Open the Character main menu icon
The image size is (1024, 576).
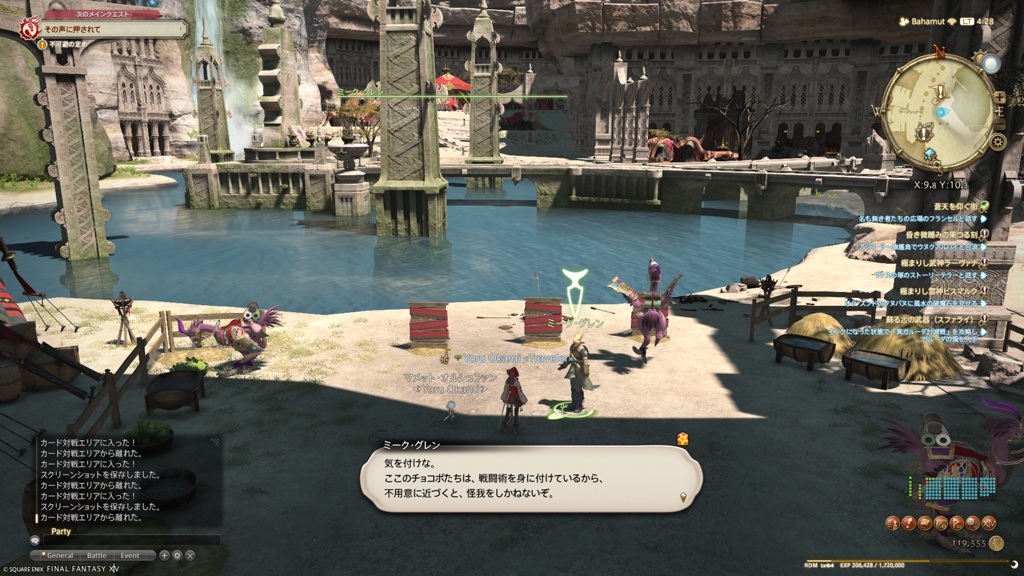[891, 523]
